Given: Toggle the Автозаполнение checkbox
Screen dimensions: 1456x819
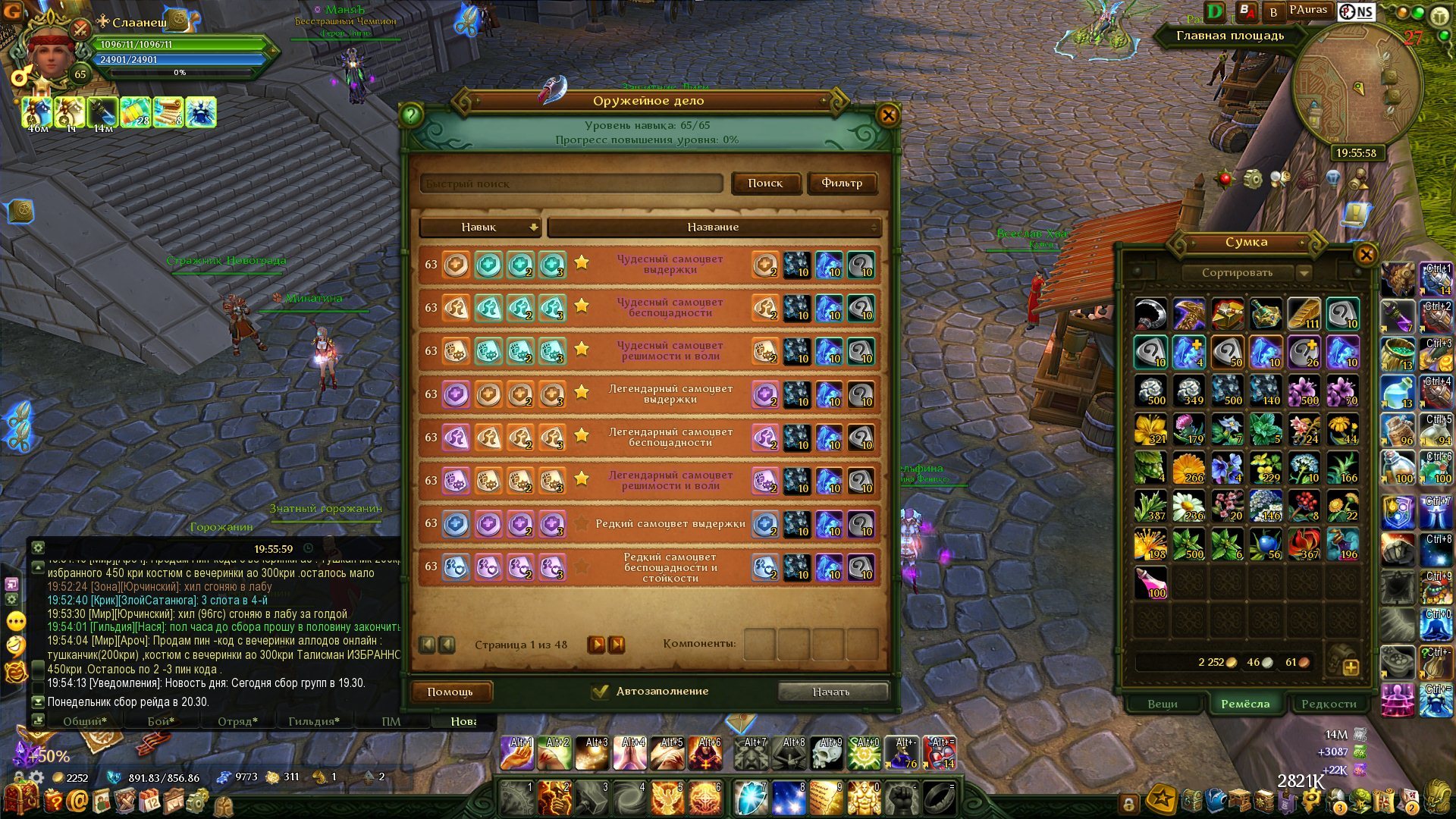Looking at the screenshot, I should (x=601, y=692).
